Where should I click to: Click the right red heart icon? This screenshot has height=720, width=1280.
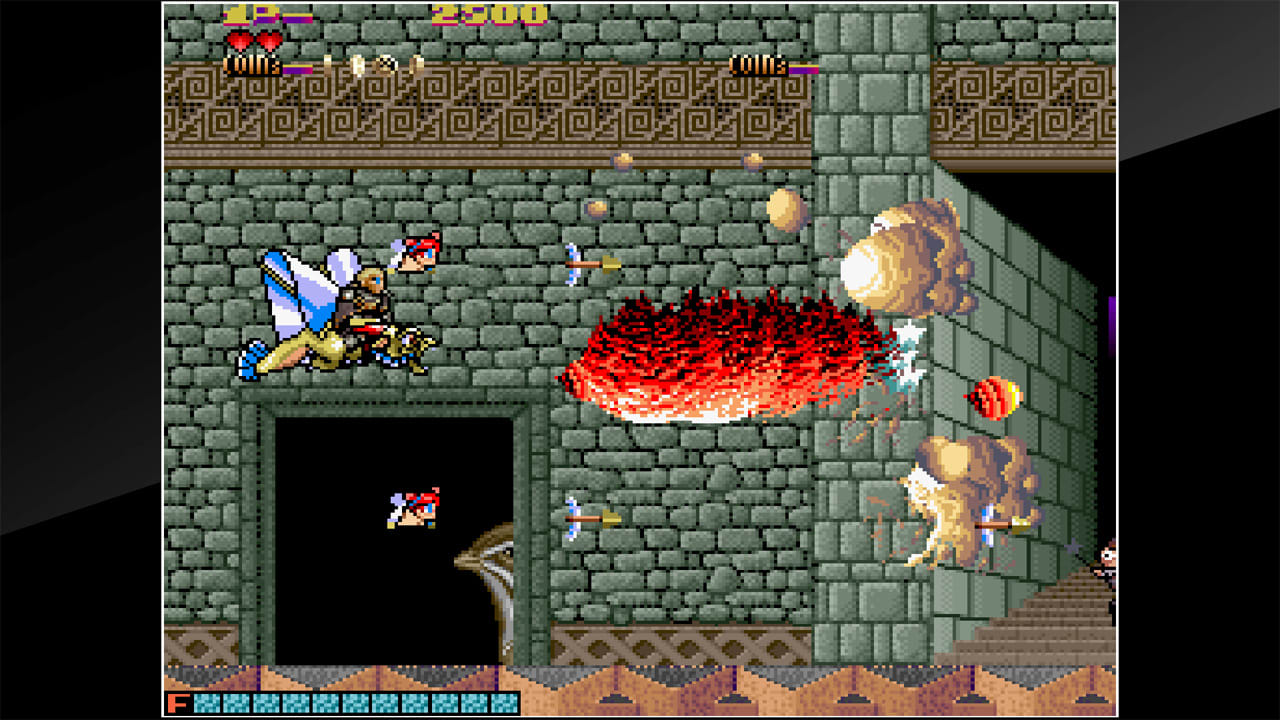267,41
